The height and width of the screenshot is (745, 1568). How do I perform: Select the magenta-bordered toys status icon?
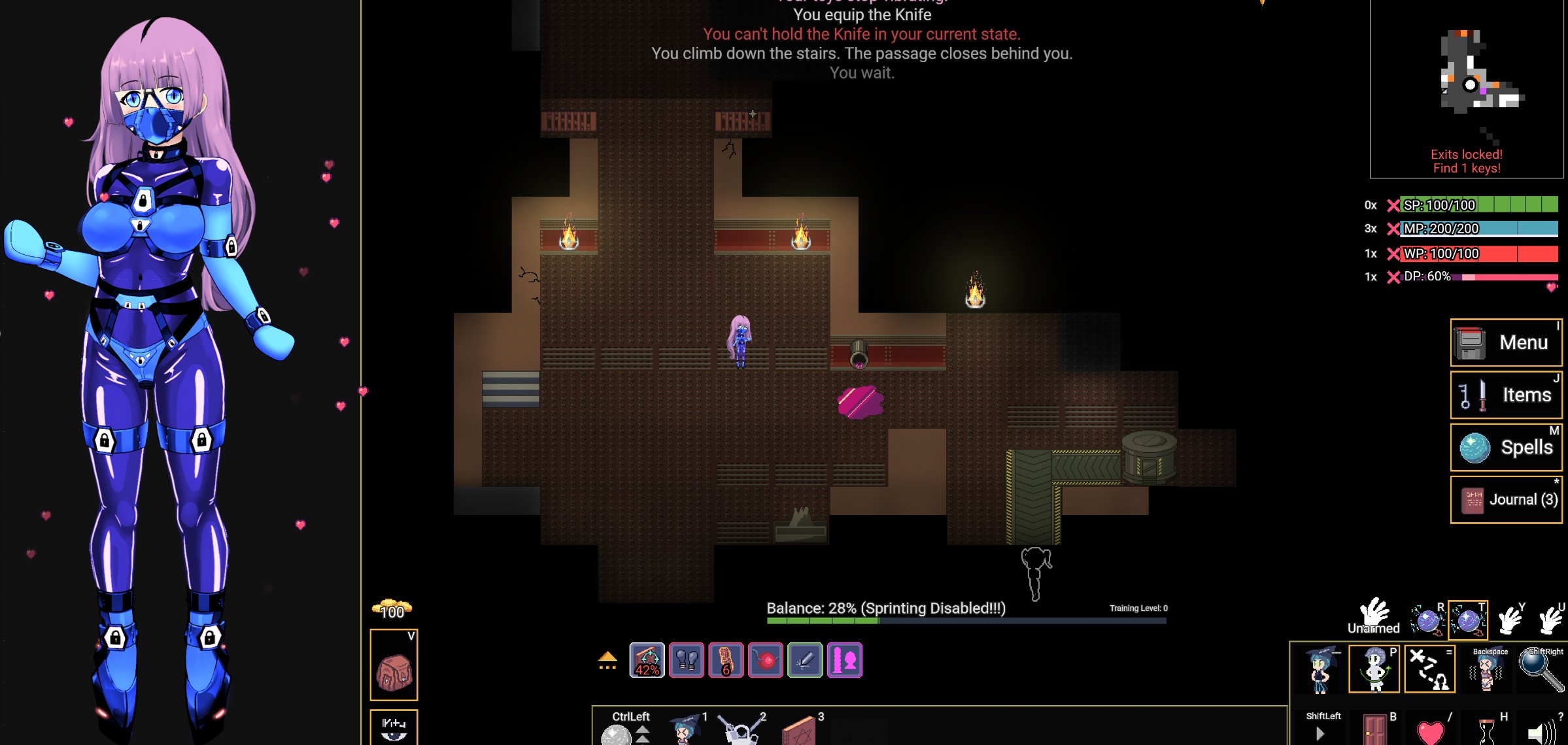click(x=844, y=660)
